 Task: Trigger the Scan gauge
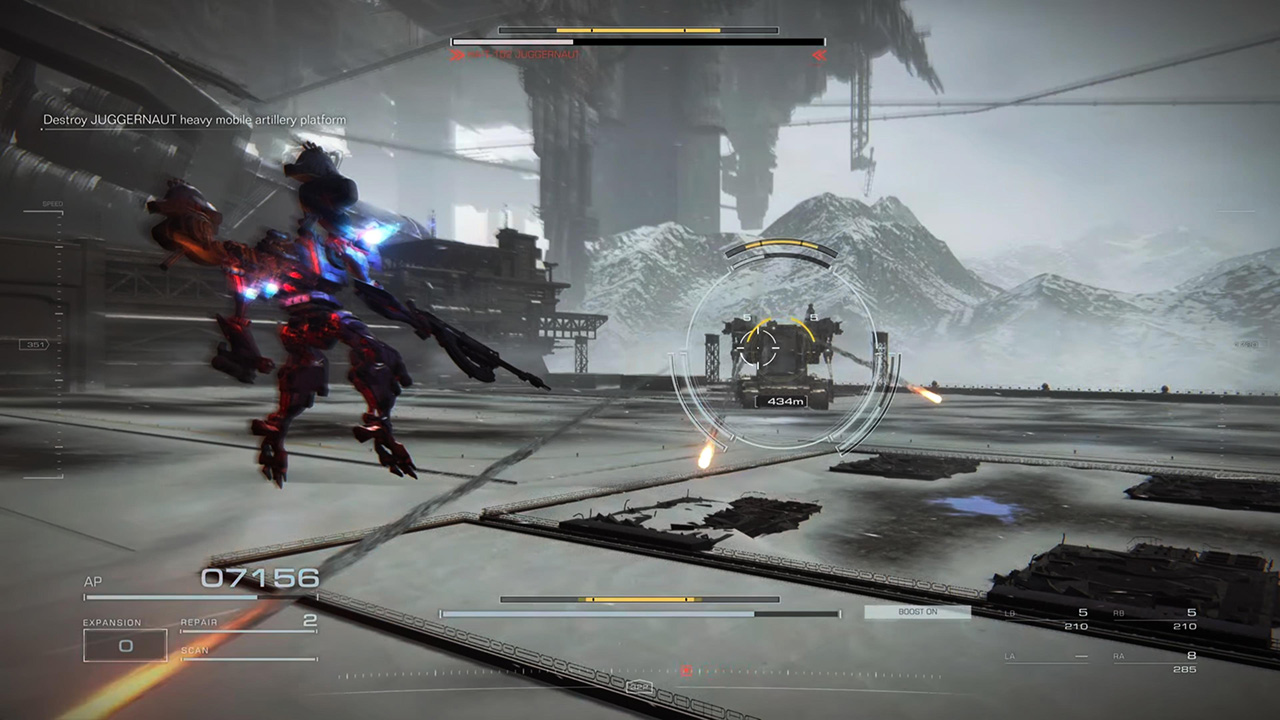[248, 653]
